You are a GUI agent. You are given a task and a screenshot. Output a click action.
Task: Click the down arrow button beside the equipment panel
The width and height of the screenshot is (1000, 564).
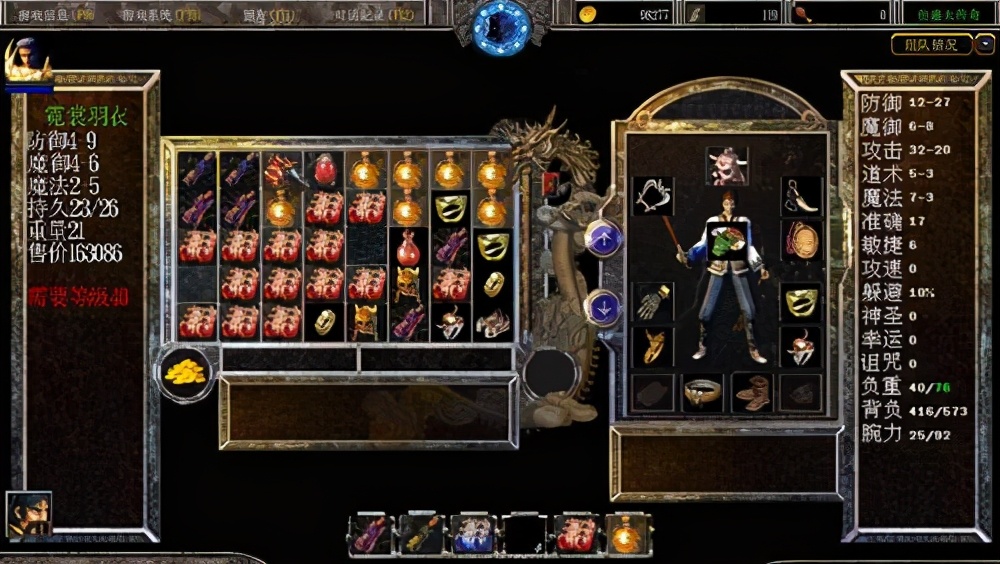604,307
